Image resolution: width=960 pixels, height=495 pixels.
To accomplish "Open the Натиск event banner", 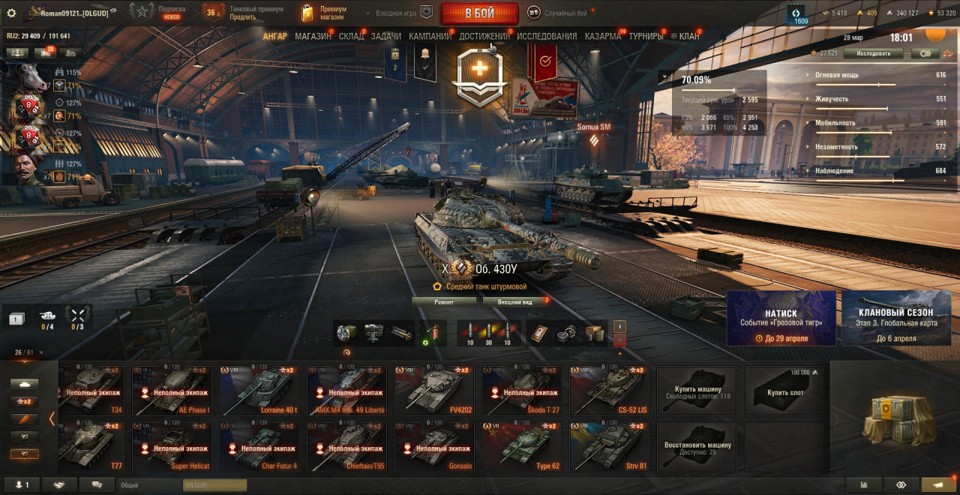I will click(781, 318).
